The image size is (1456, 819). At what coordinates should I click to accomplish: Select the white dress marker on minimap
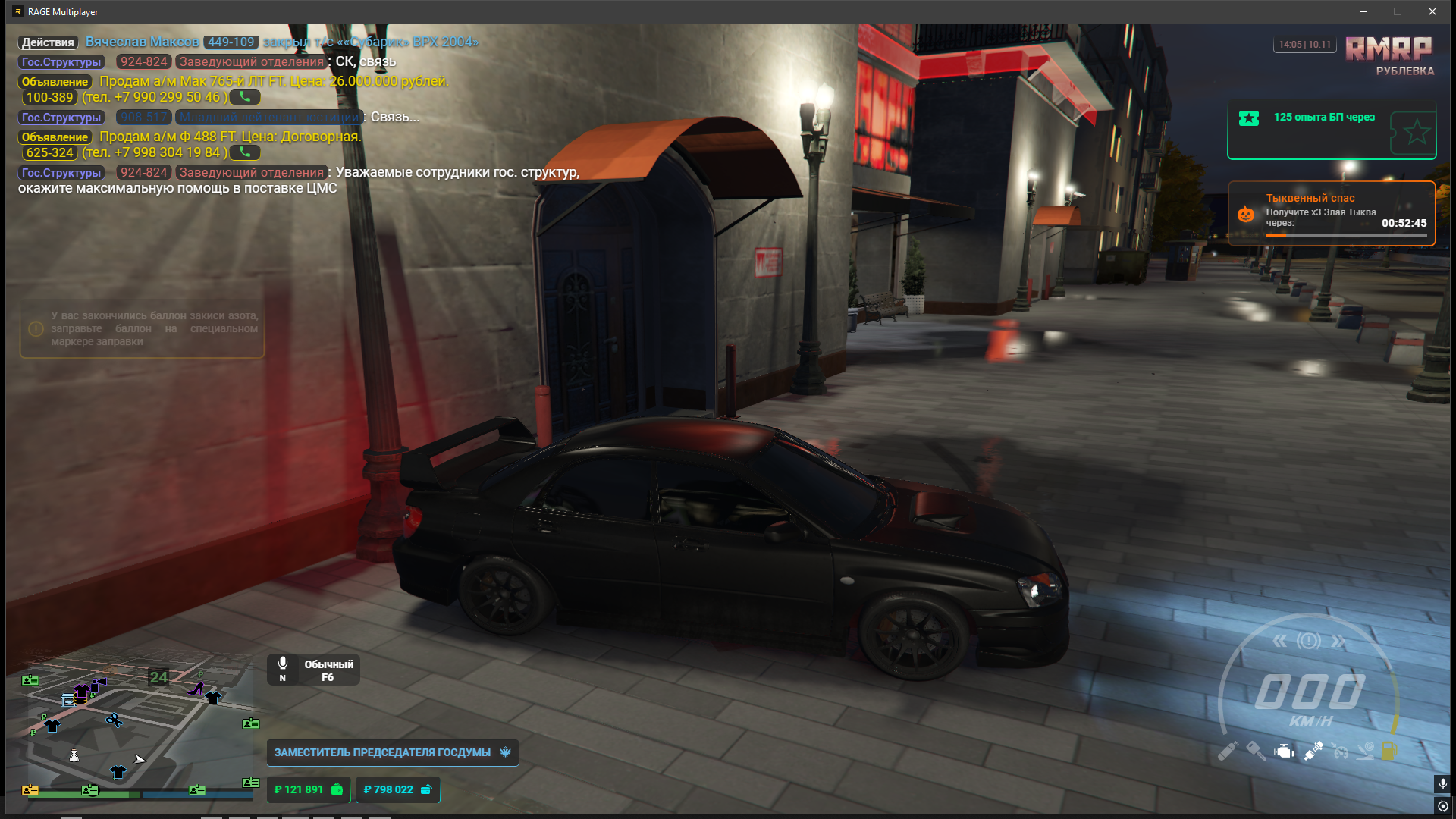click(x=74, y=755)
